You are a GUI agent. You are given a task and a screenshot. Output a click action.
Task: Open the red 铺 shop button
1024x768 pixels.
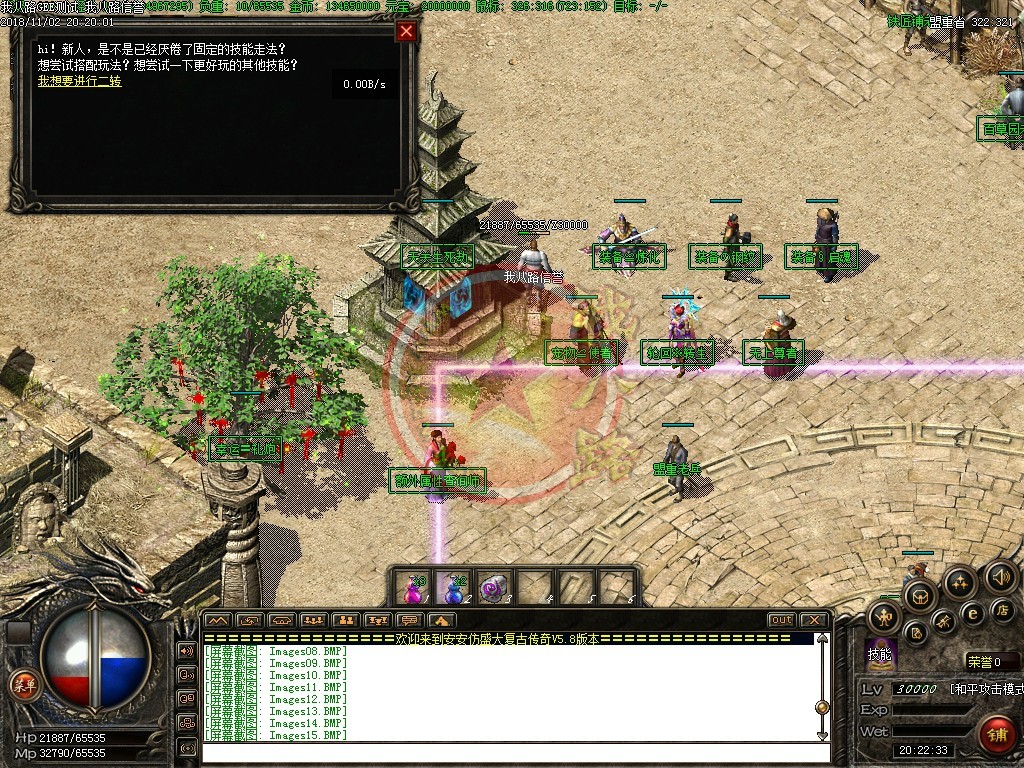[996, 735]
